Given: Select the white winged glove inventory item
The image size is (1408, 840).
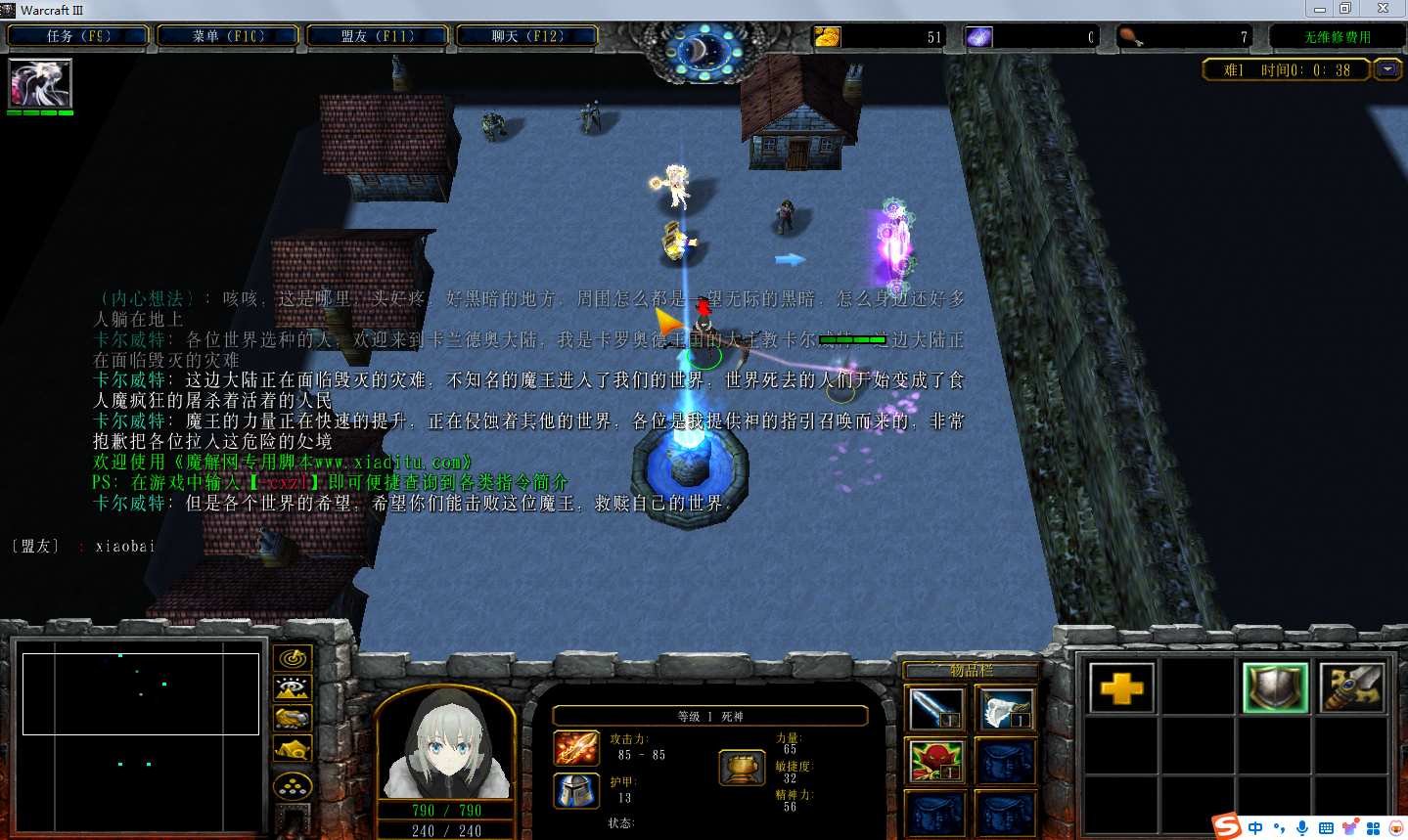Looking at the screenshot, I should point(1006,709).
